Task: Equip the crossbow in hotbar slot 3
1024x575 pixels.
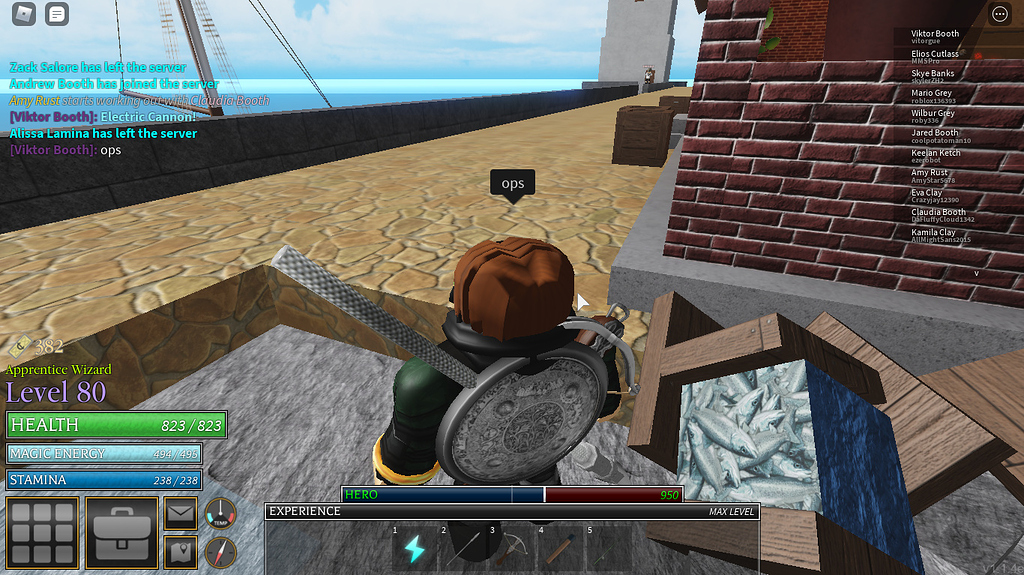Action: tap(512, 548)
